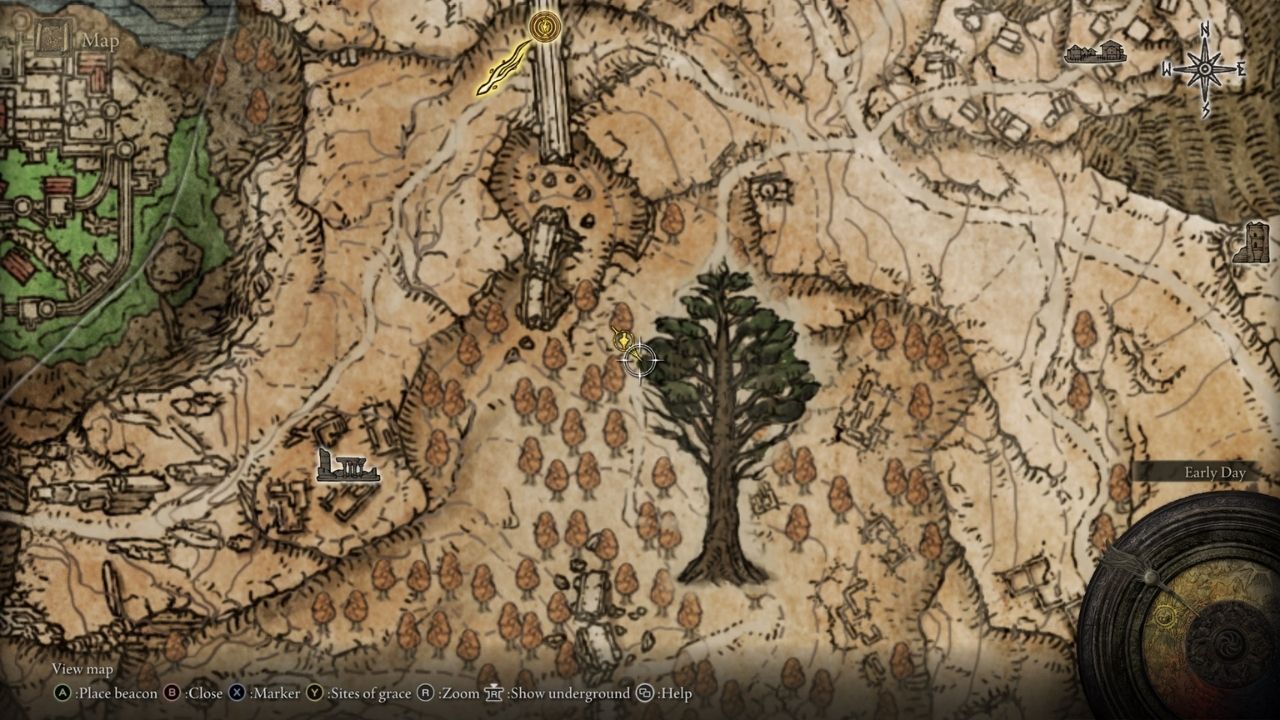Click the crosshair cursor at map center
1280x720 pixels.
click(x=640, y=360)
